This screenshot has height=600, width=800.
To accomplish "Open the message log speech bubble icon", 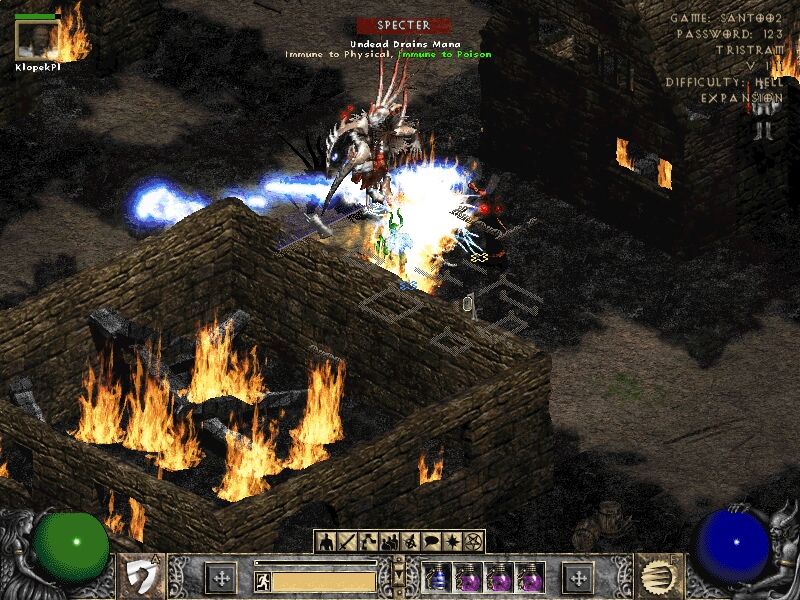I will tap(431, 541).
